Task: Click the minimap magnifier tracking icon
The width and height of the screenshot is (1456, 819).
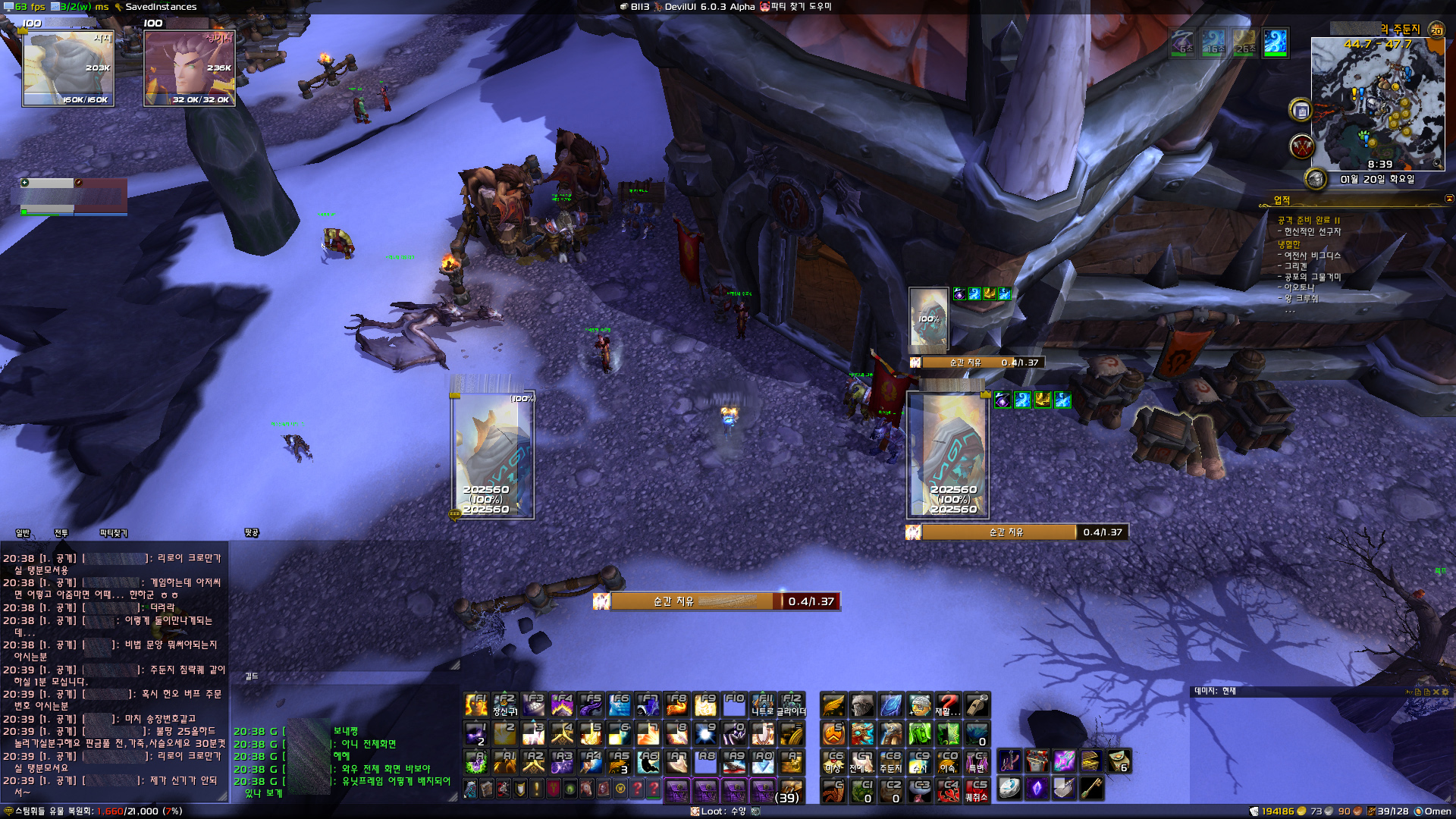Action: coord(1436,164)
